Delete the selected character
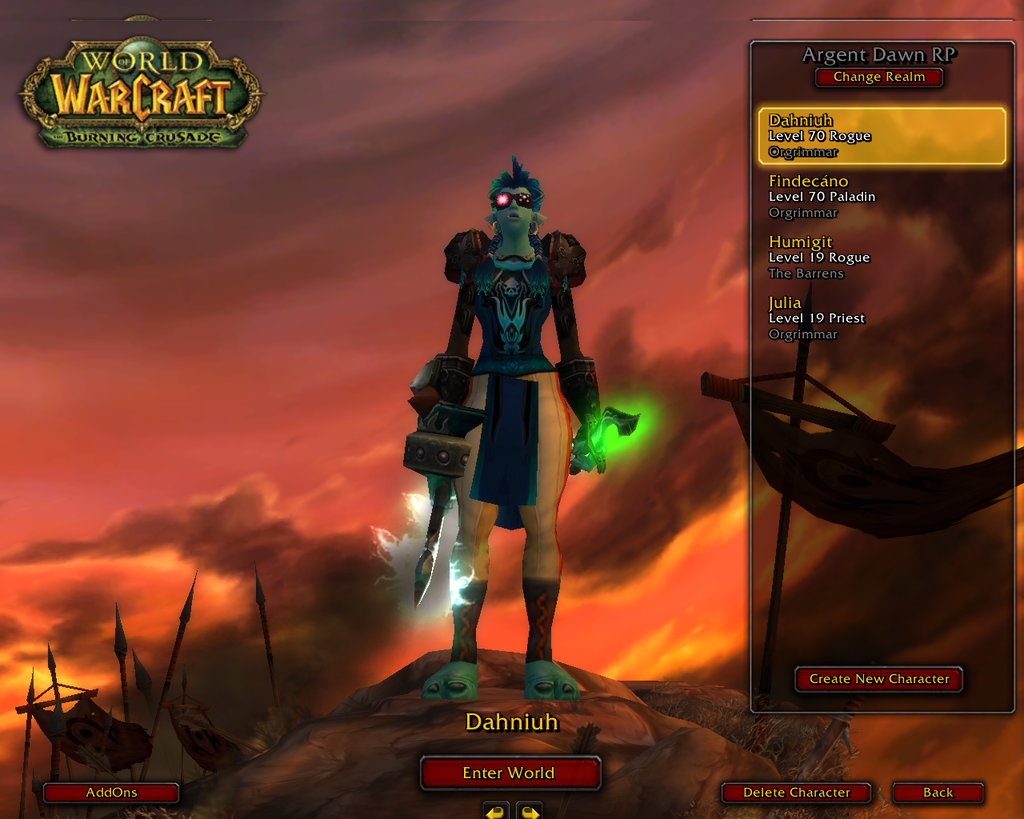Screen dimensions: 1024x819 (x=796, y=793)
